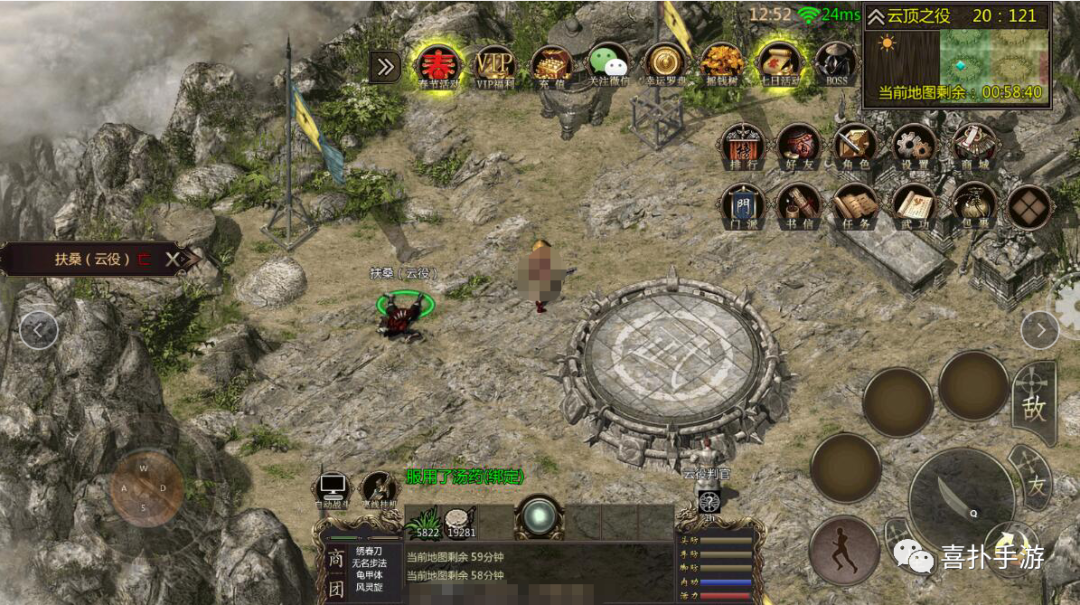Toggle the 自动战斗 auto-battle icon
This screenshot has width=1080, height=605.
coord(332,490)
